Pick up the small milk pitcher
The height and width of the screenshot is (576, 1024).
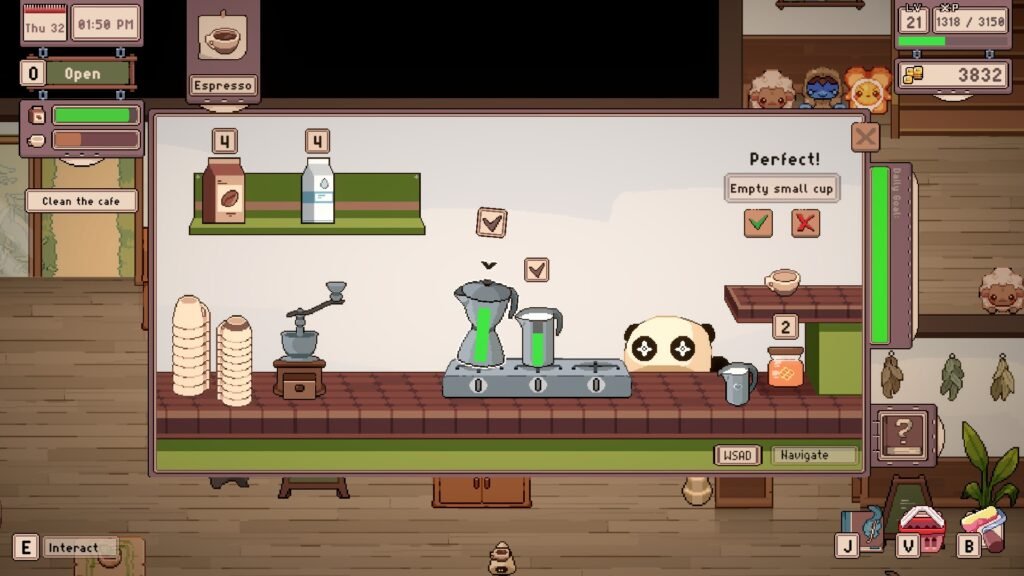click(735, 383)
